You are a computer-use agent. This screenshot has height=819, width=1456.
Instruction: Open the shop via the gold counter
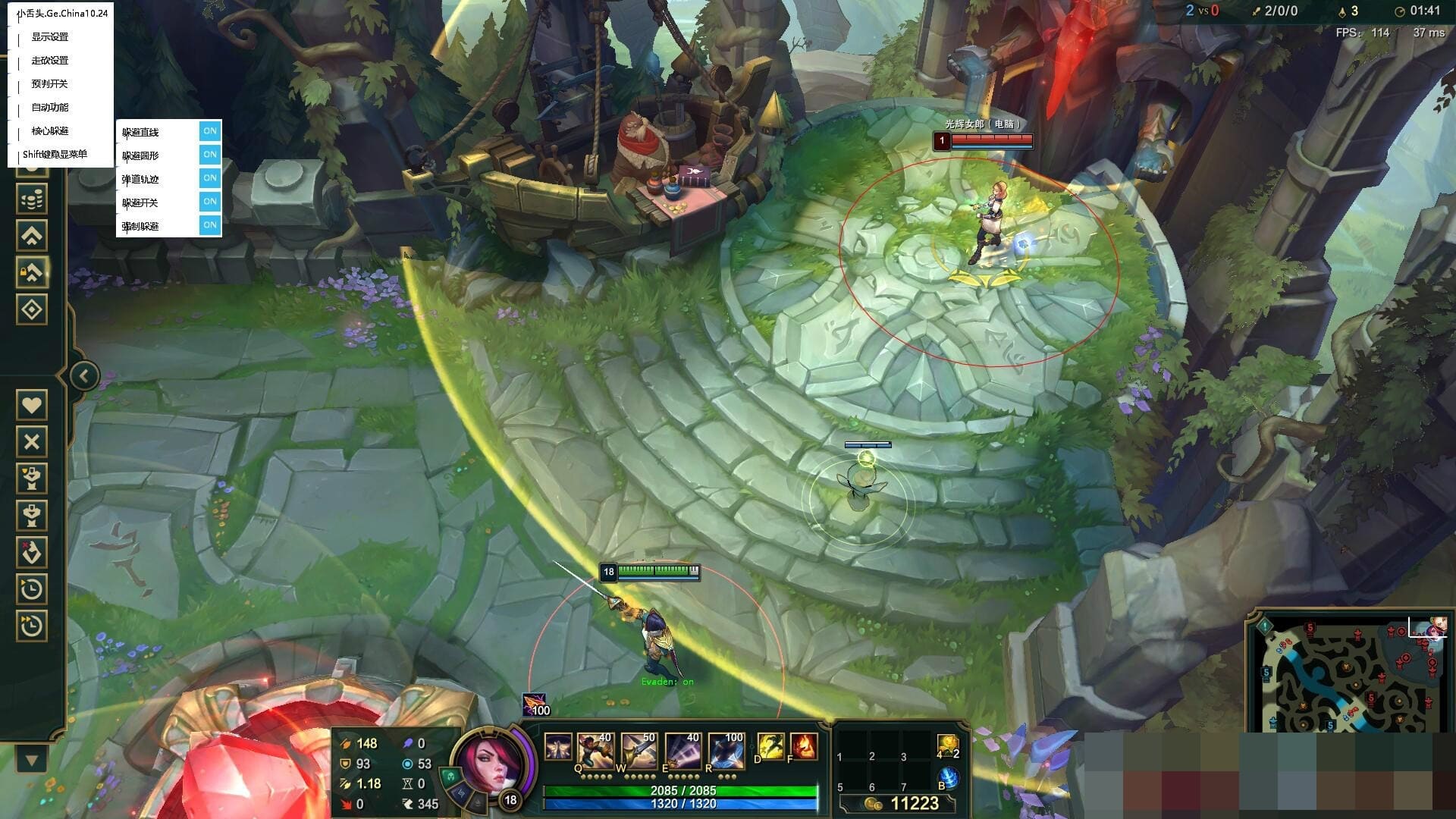coord(906,804)
